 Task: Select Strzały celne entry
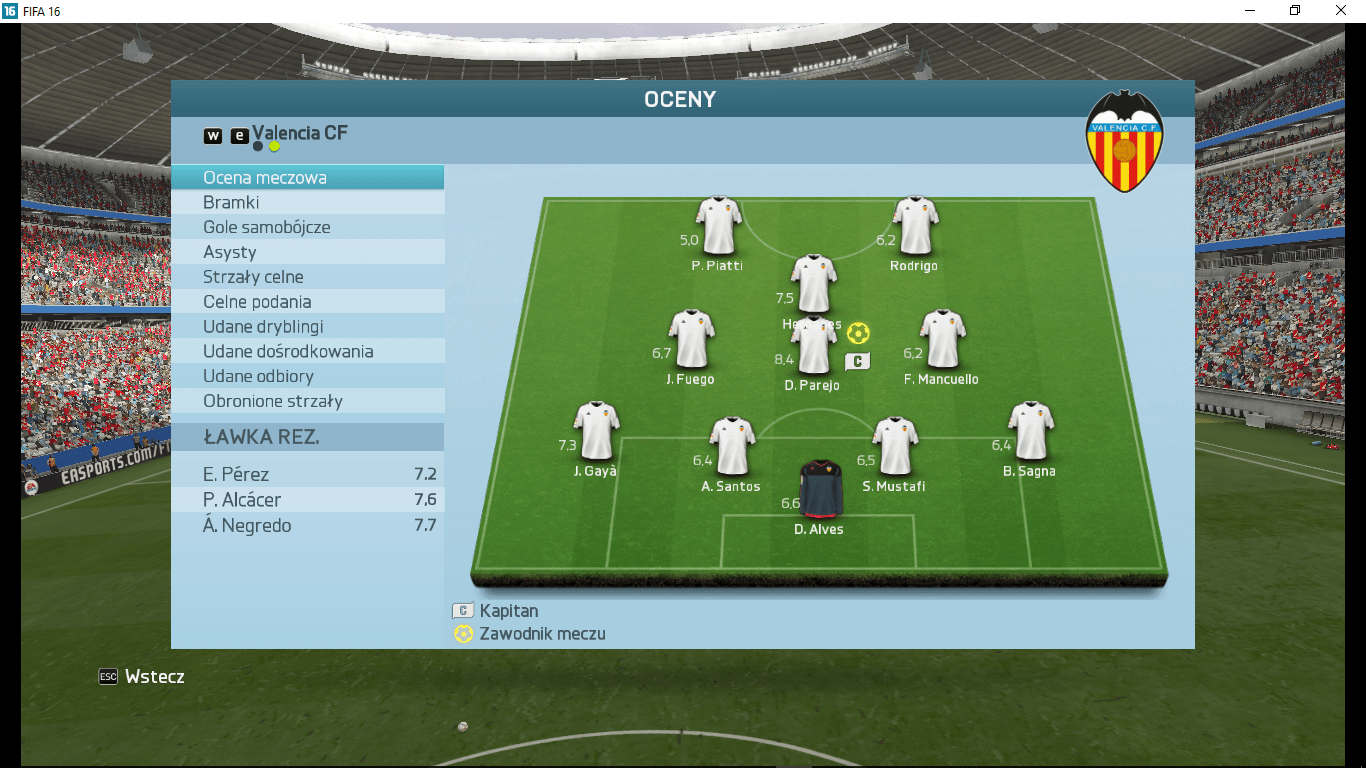click(307, 277)
